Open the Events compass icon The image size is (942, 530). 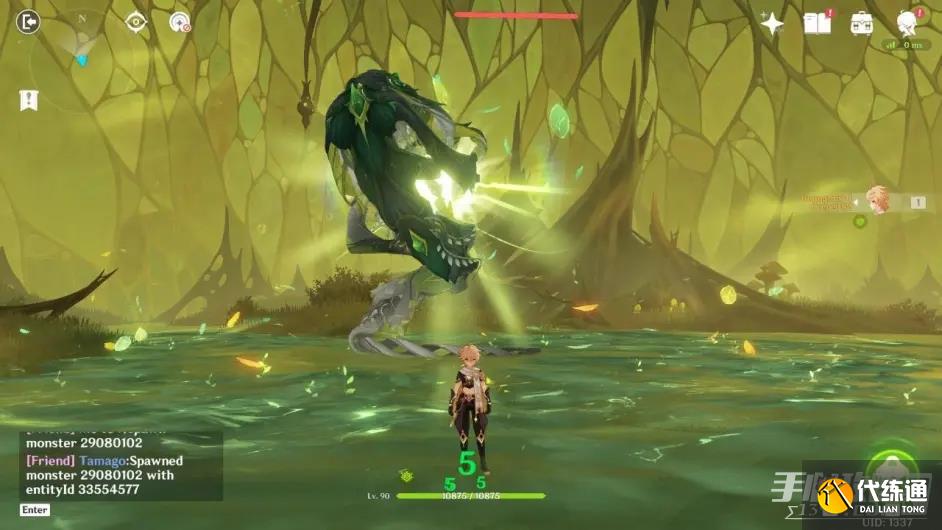pyautogui.click(x=180, y=22)
